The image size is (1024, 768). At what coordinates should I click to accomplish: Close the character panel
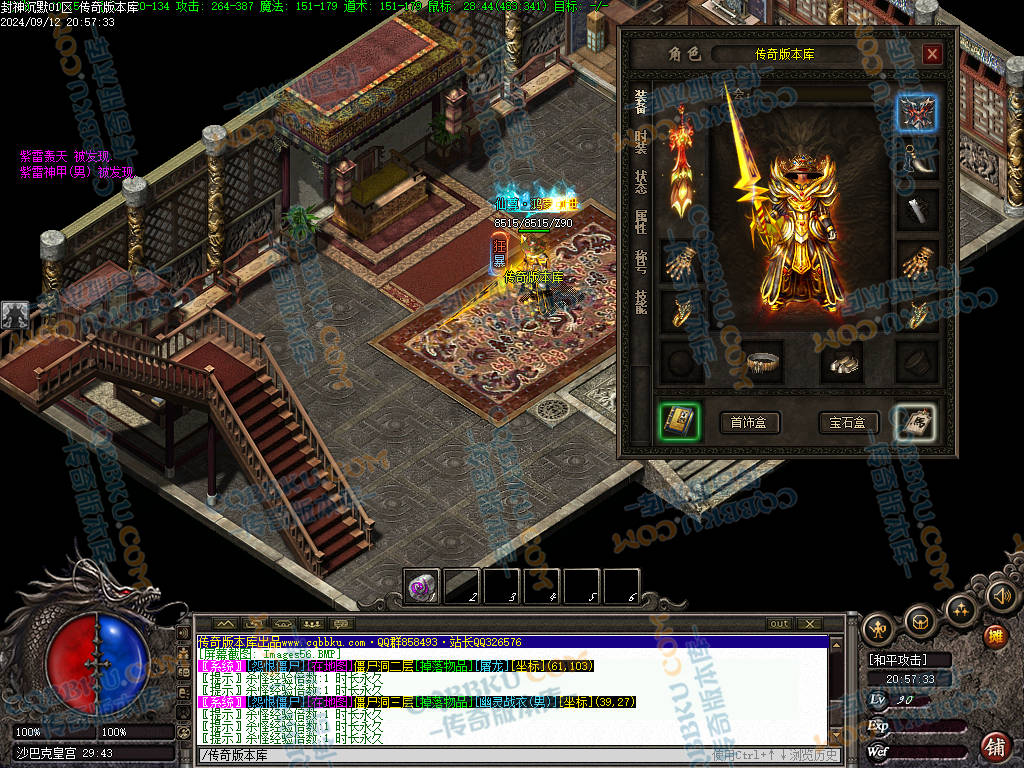(x=932, y=54)
